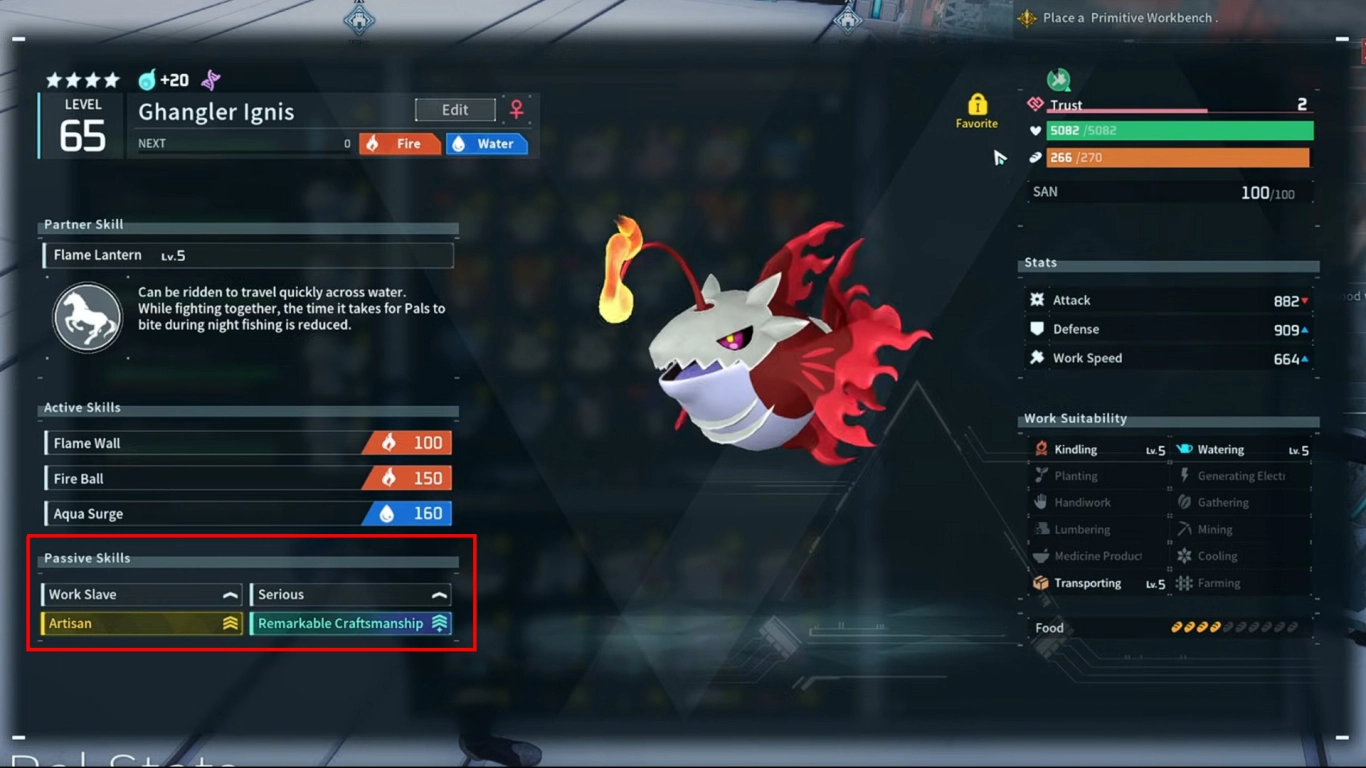Click the green HP bar
The image size is (1366, 768).
1179,130
